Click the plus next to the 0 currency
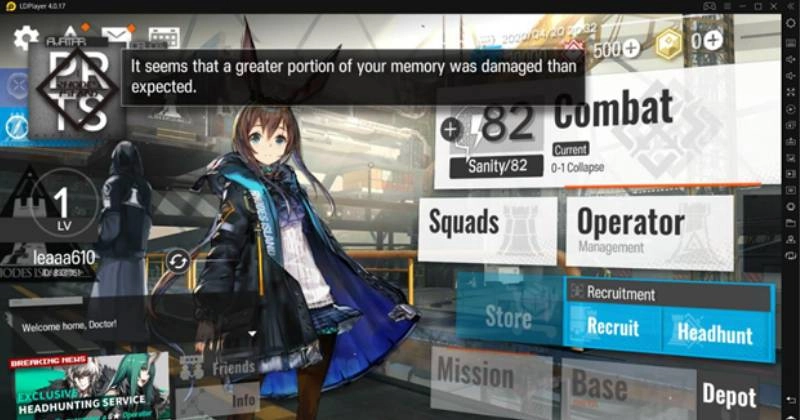The height and width of the screenshot is (420, 800). 712,41
